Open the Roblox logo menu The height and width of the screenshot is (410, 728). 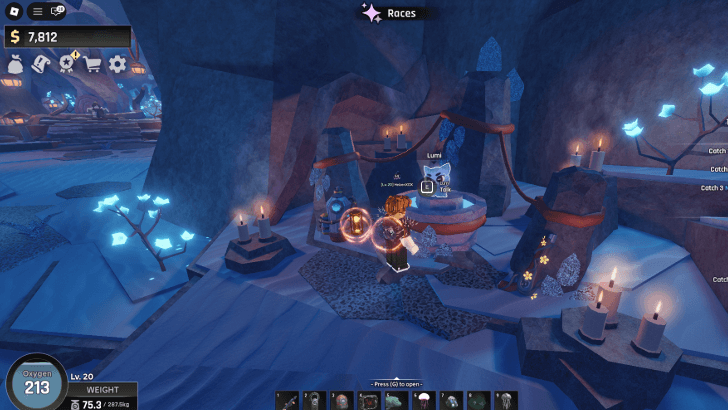(x=15, y=11)
